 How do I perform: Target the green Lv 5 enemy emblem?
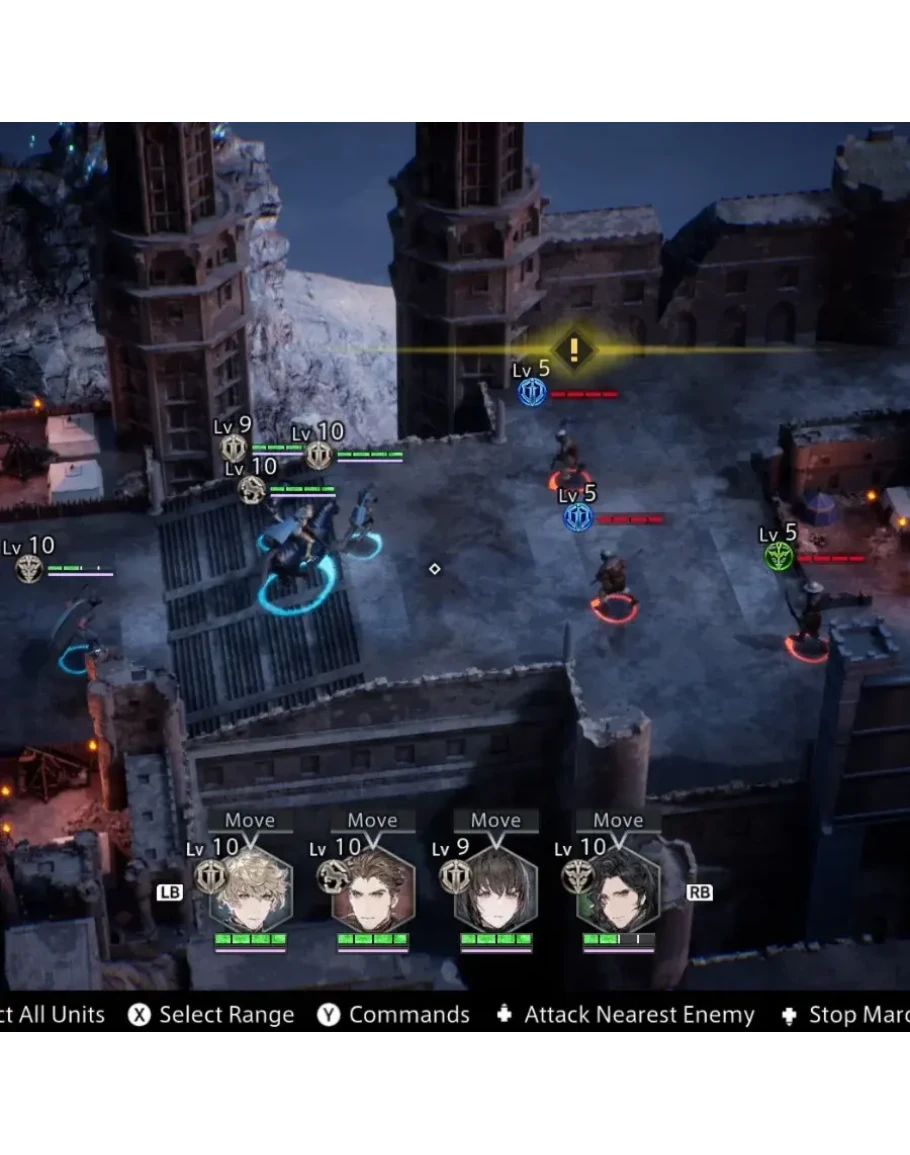pos(779,557)
